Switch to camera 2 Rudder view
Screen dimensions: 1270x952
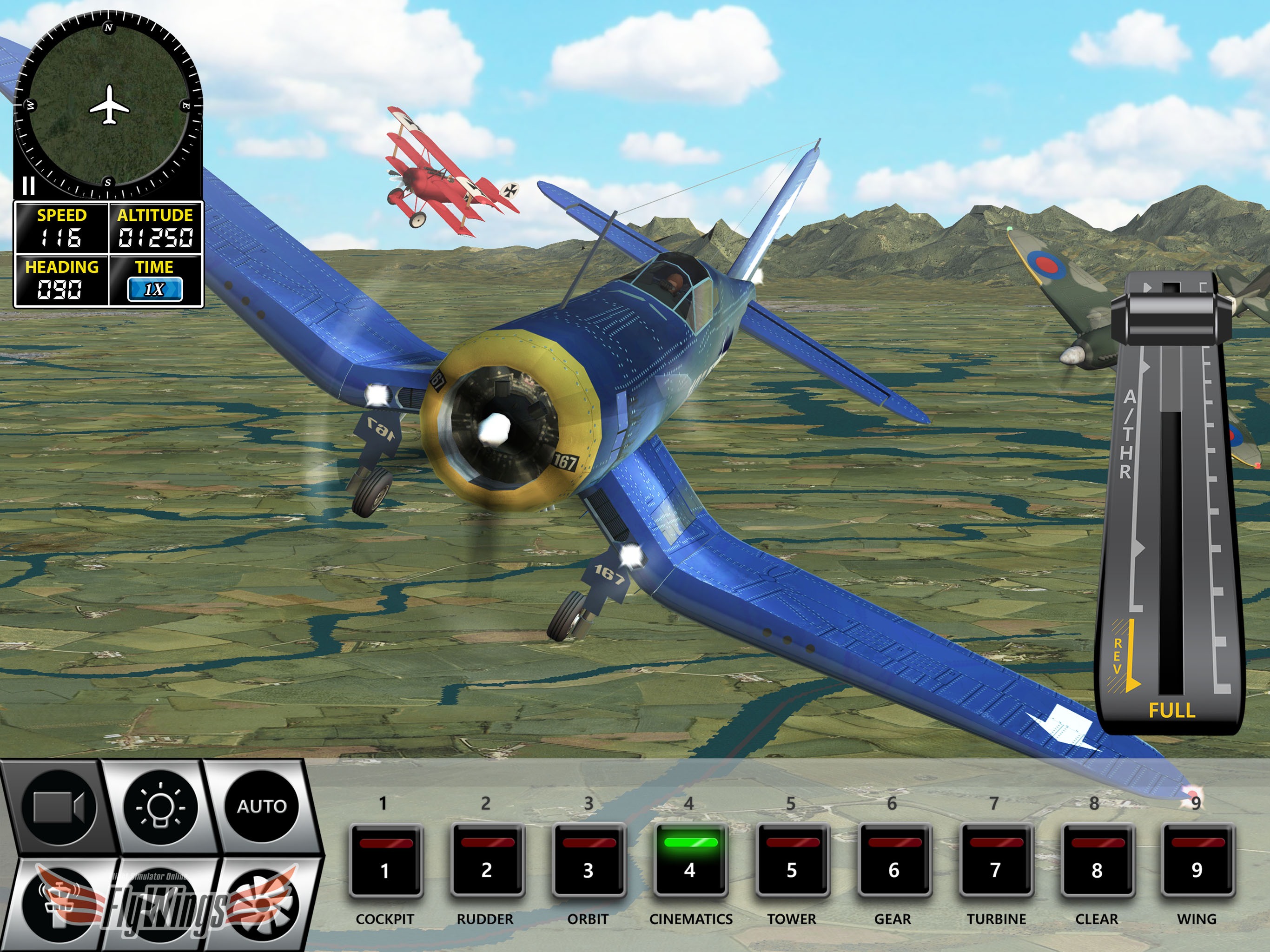click(x=487, y=861)
